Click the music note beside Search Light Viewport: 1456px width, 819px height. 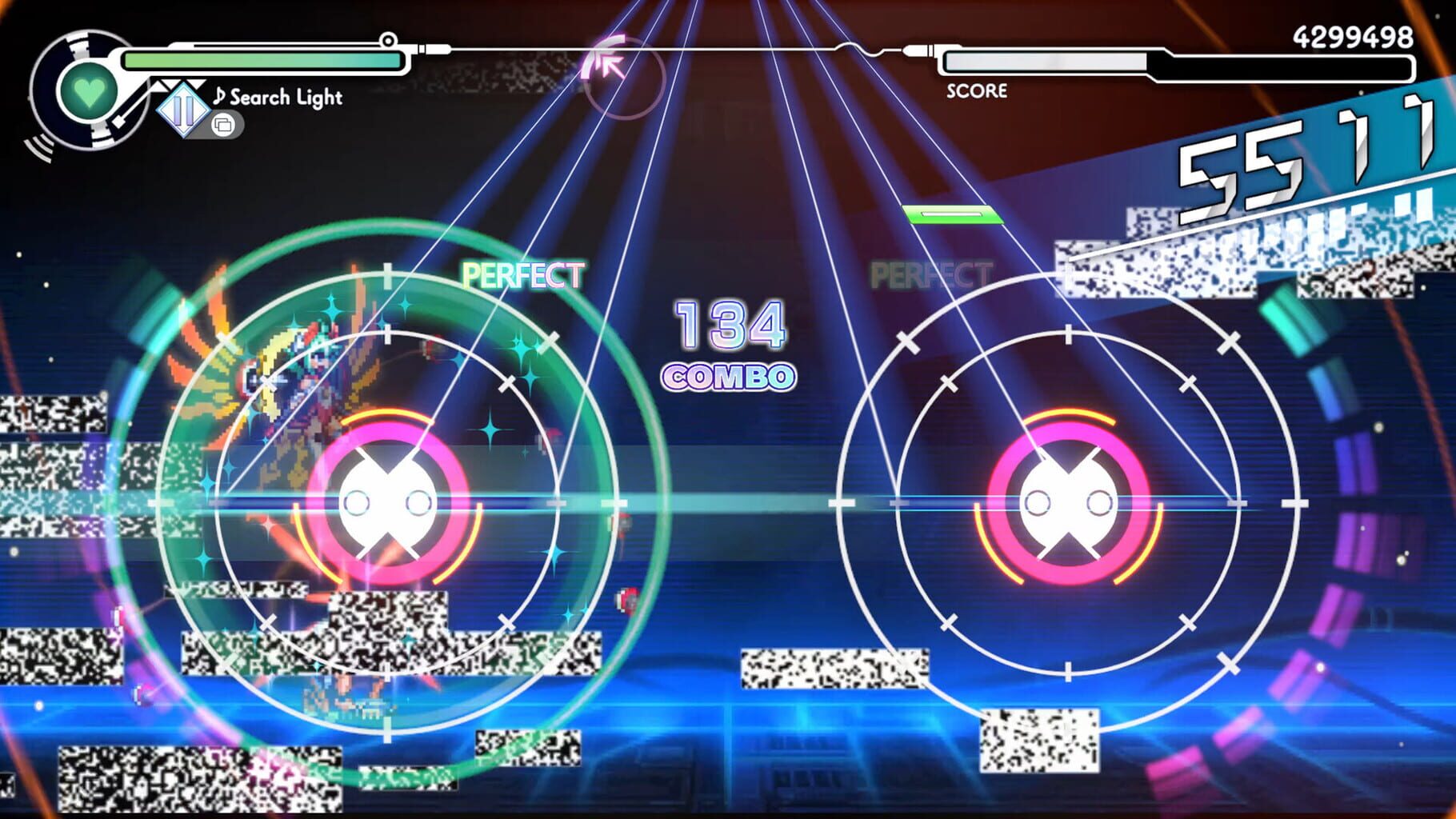[218, 97]
